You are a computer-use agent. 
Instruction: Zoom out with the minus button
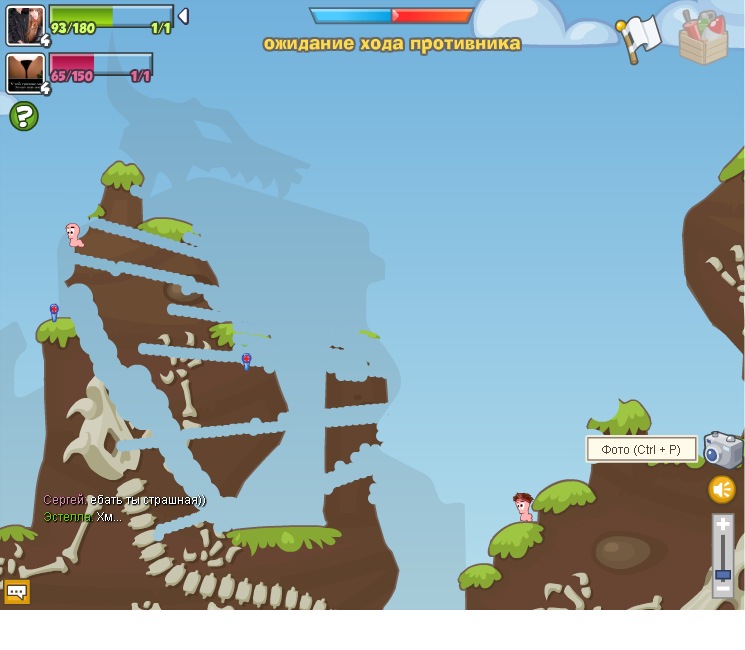[x=723, y=590]
